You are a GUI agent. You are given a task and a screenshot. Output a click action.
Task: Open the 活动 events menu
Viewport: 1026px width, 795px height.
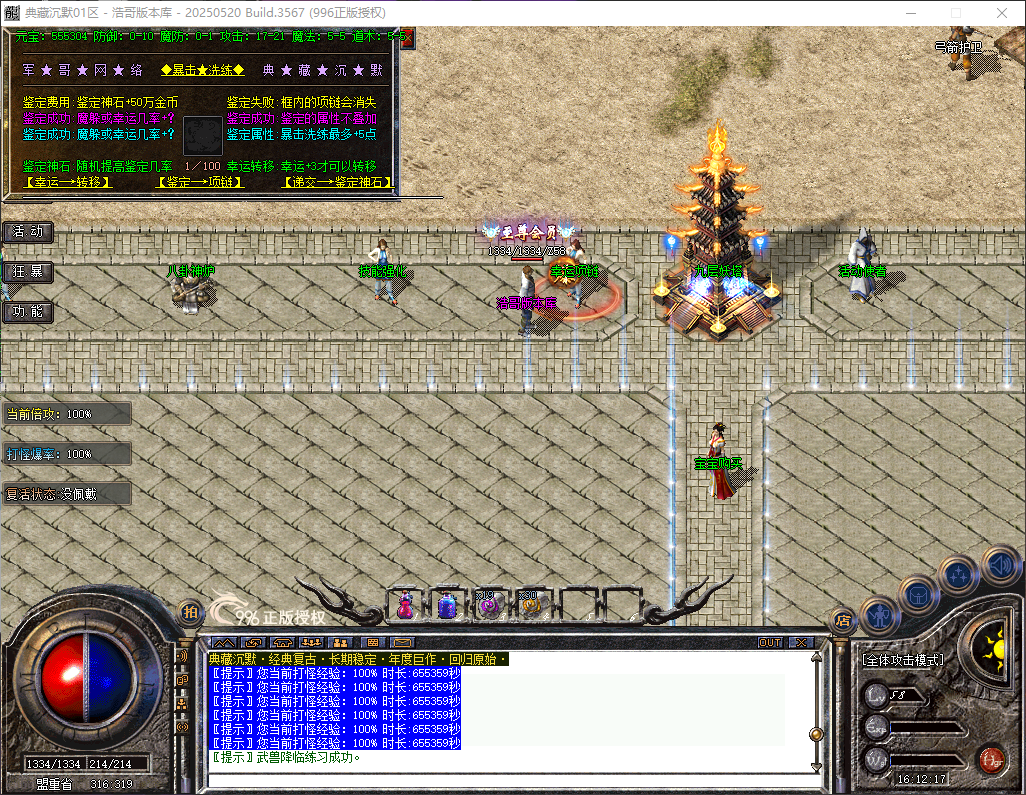[x=28, y=231]
